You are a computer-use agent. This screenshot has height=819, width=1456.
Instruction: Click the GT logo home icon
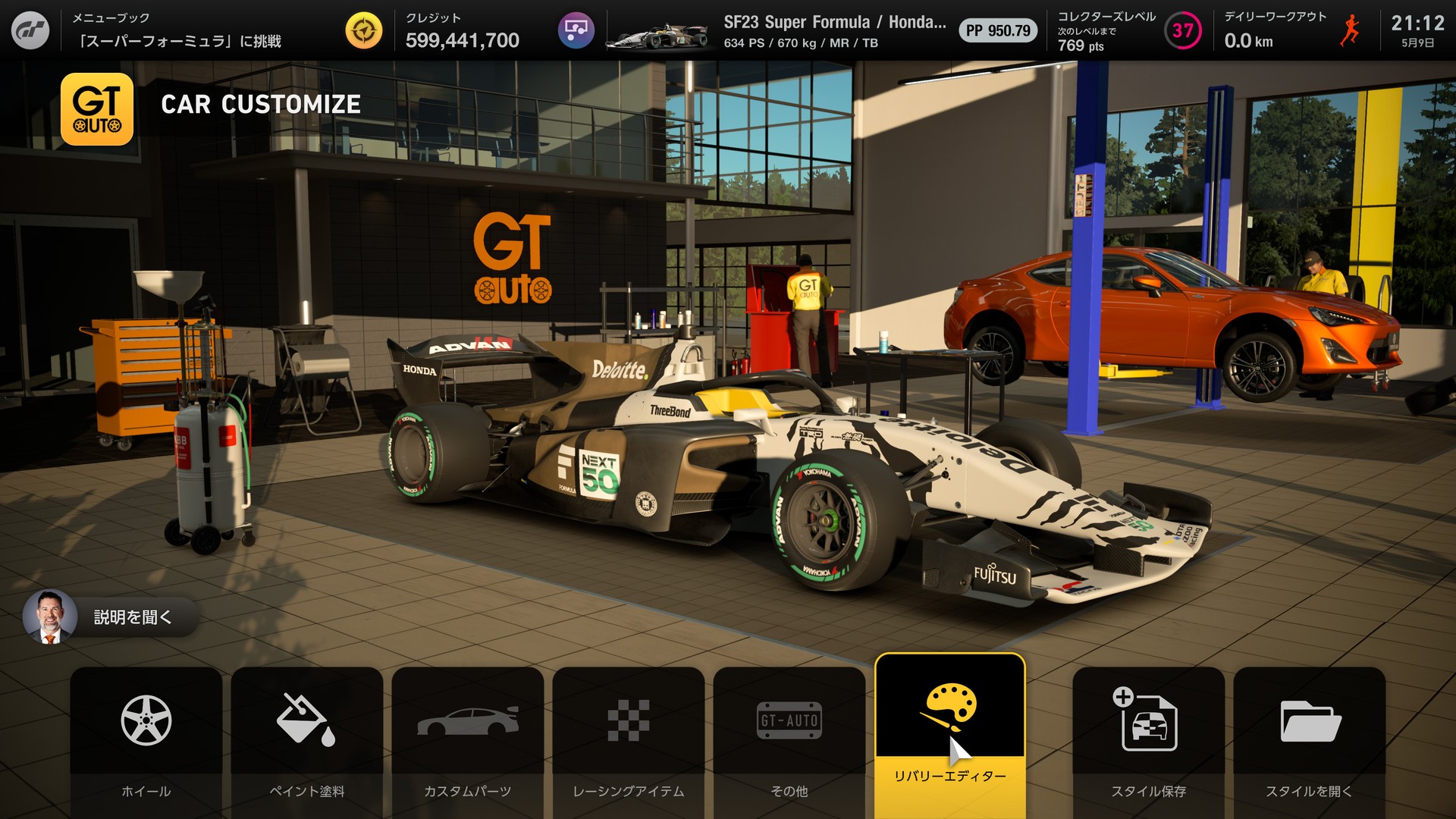tap(30, 30)
